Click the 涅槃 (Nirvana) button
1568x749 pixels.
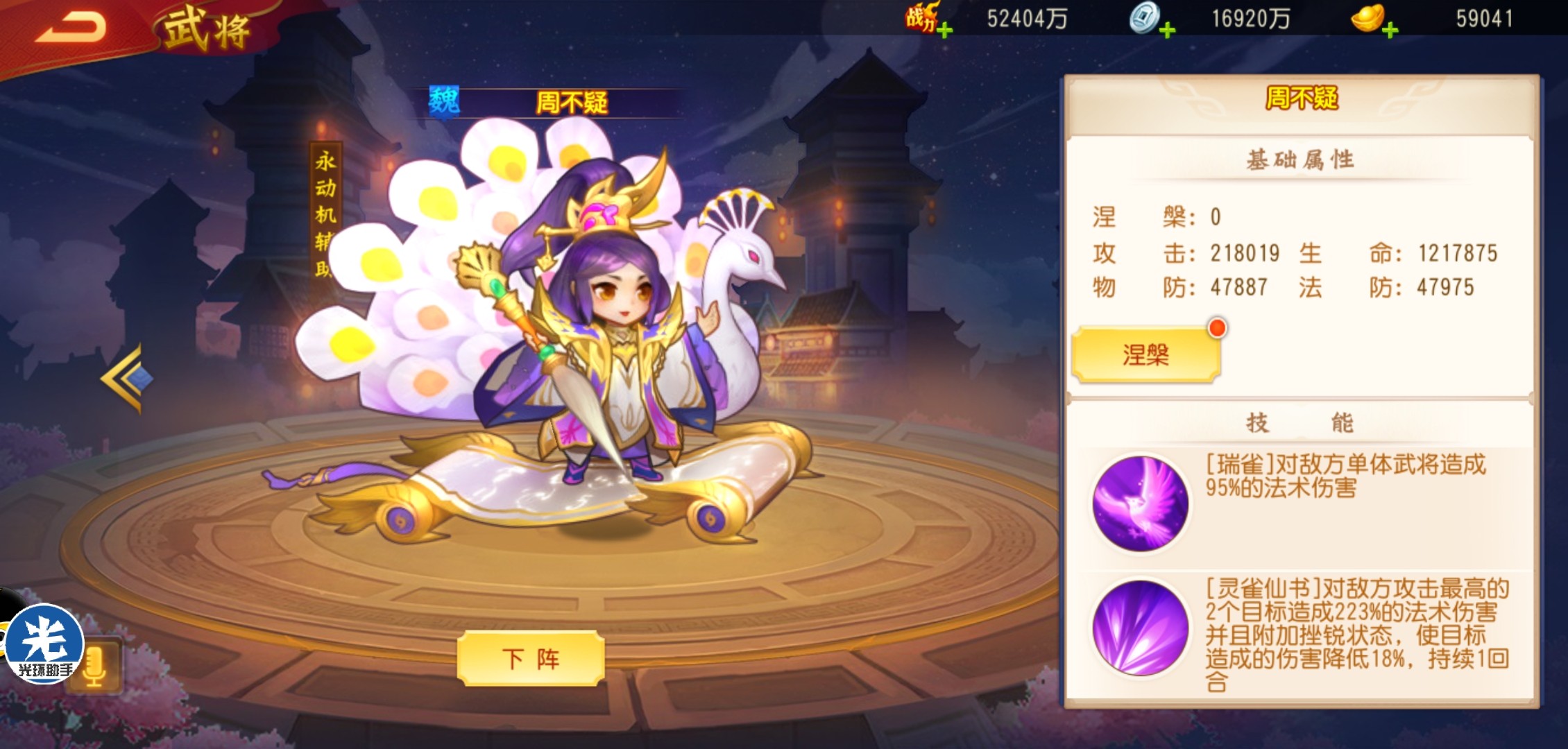coord(1145,355)
